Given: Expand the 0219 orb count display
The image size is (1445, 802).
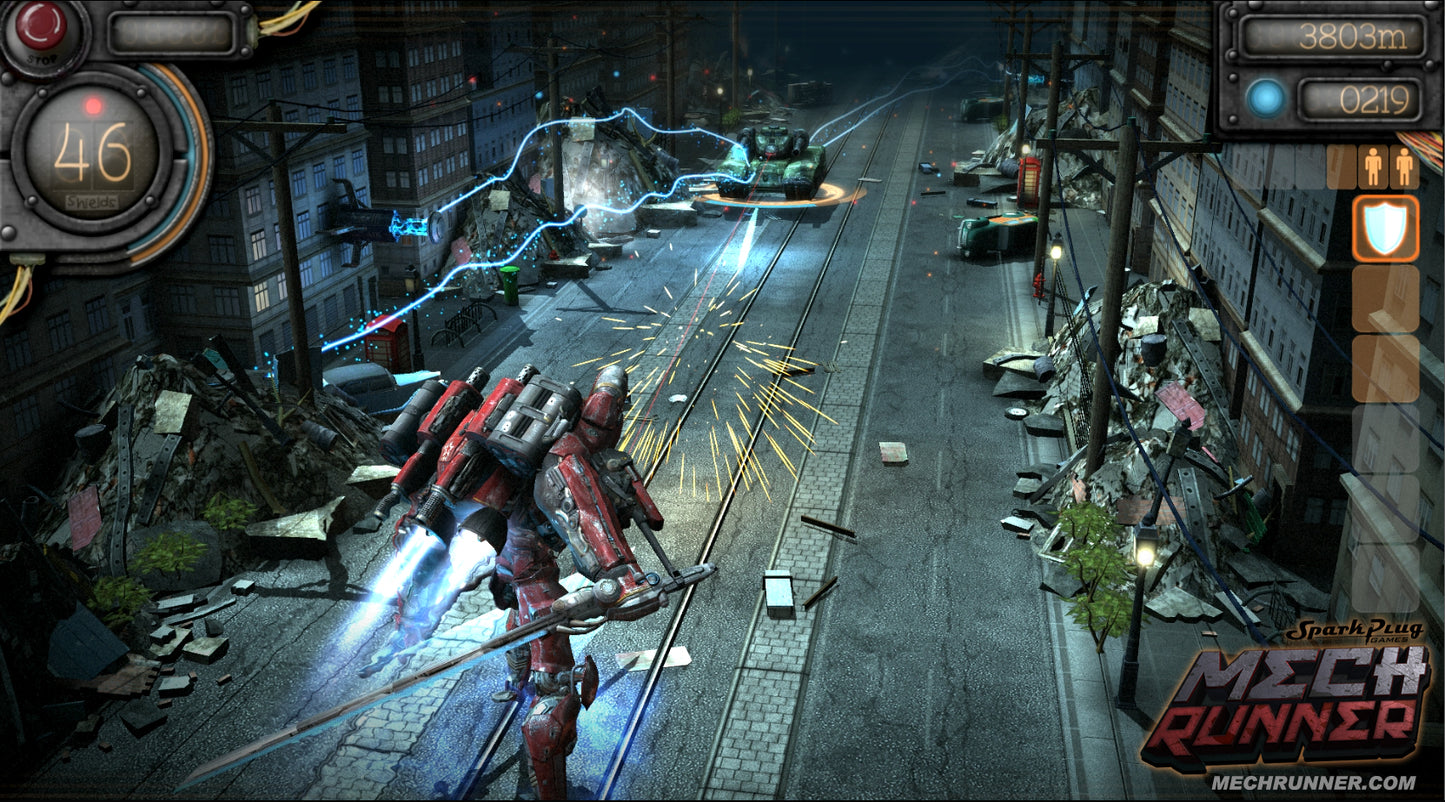Looking at the screenshot, I should point(1360,98).
